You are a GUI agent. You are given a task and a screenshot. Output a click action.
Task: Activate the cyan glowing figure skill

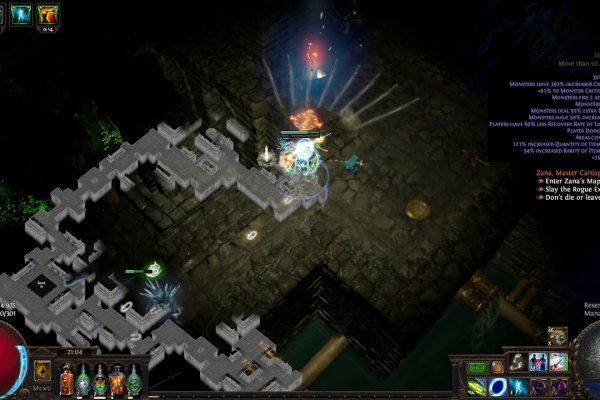[x=517, y=386]
